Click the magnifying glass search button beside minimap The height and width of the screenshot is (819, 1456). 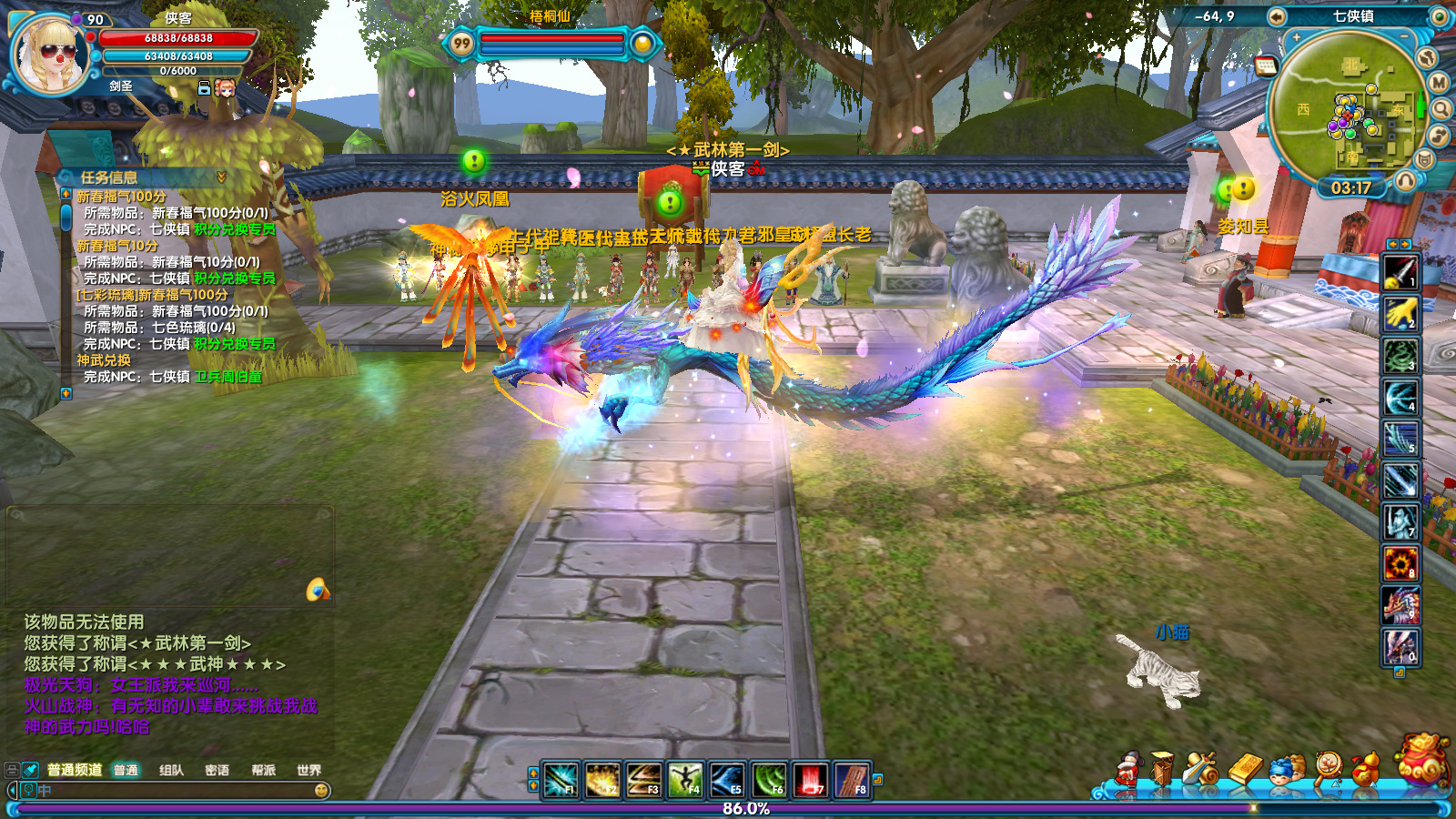click(1441, 109)
